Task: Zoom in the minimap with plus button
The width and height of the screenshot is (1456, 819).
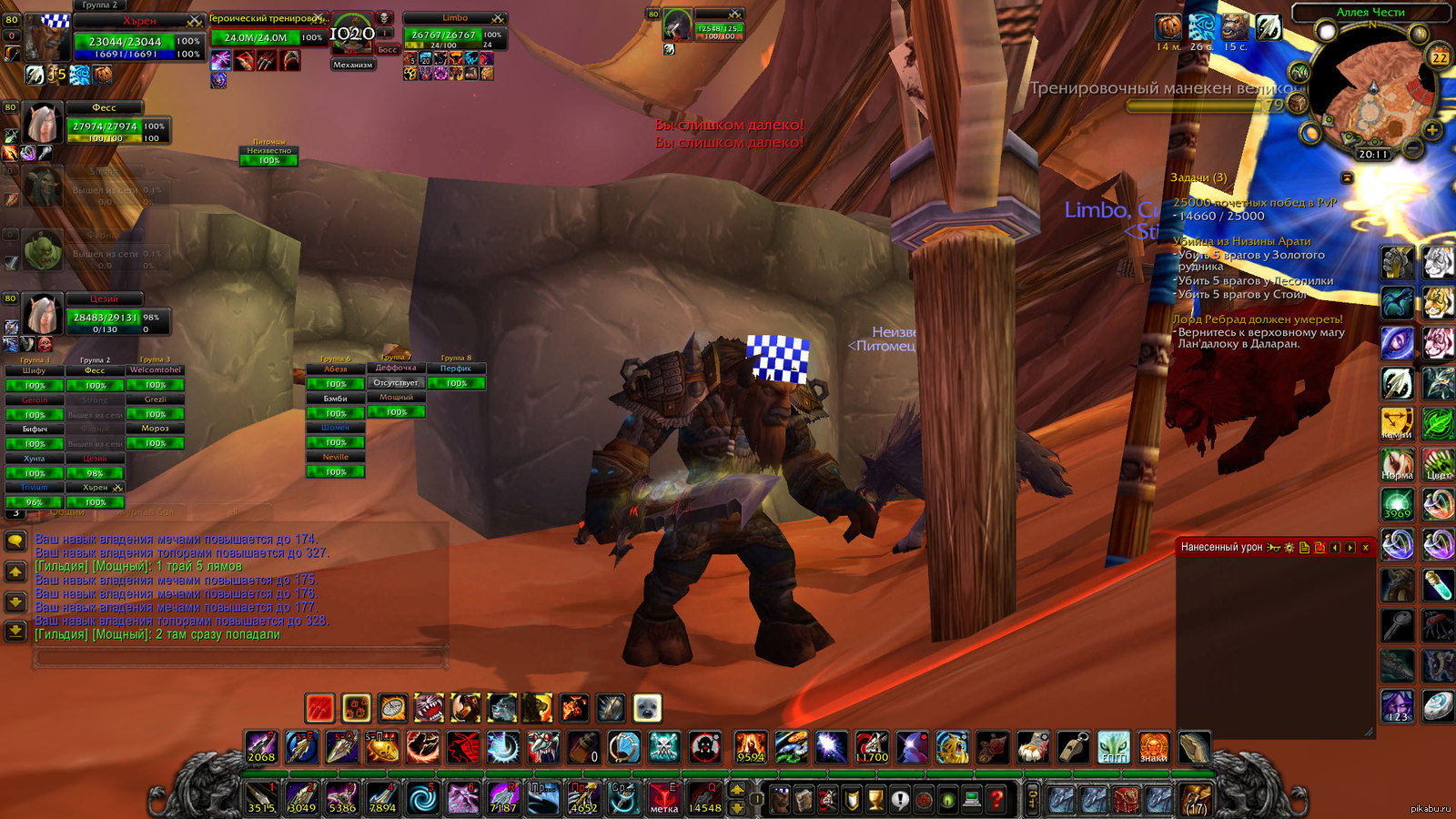Action: (1432, 131)
